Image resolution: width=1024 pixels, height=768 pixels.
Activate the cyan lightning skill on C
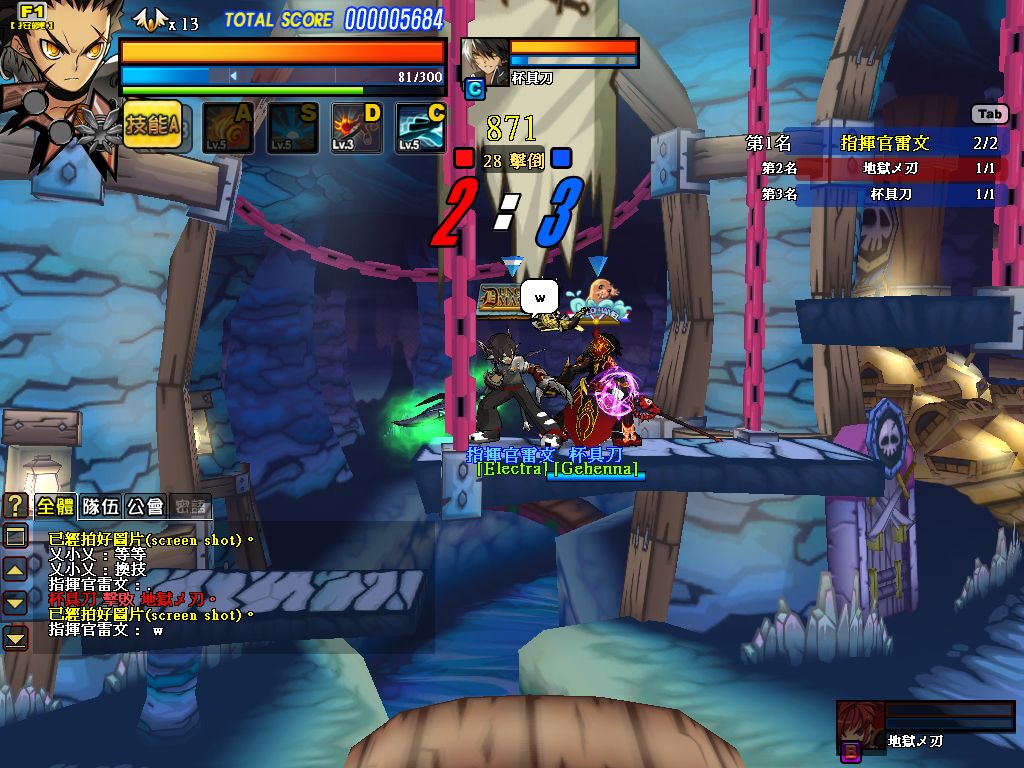421,128
